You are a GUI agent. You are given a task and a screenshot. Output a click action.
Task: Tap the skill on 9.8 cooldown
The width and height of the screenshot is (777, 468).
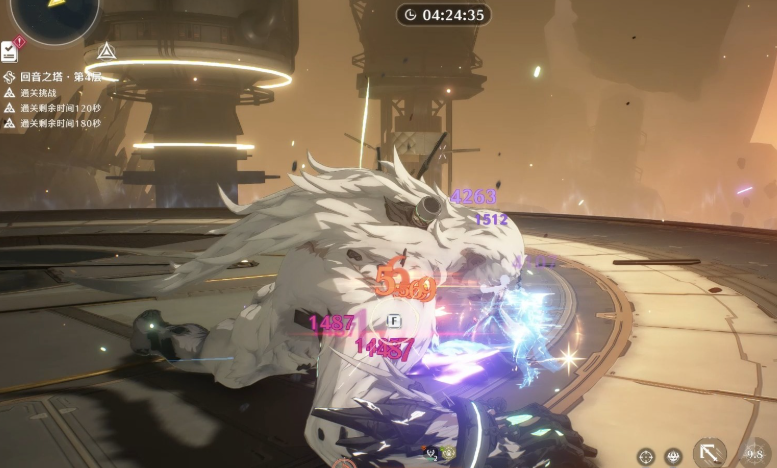tap(756, 453)
